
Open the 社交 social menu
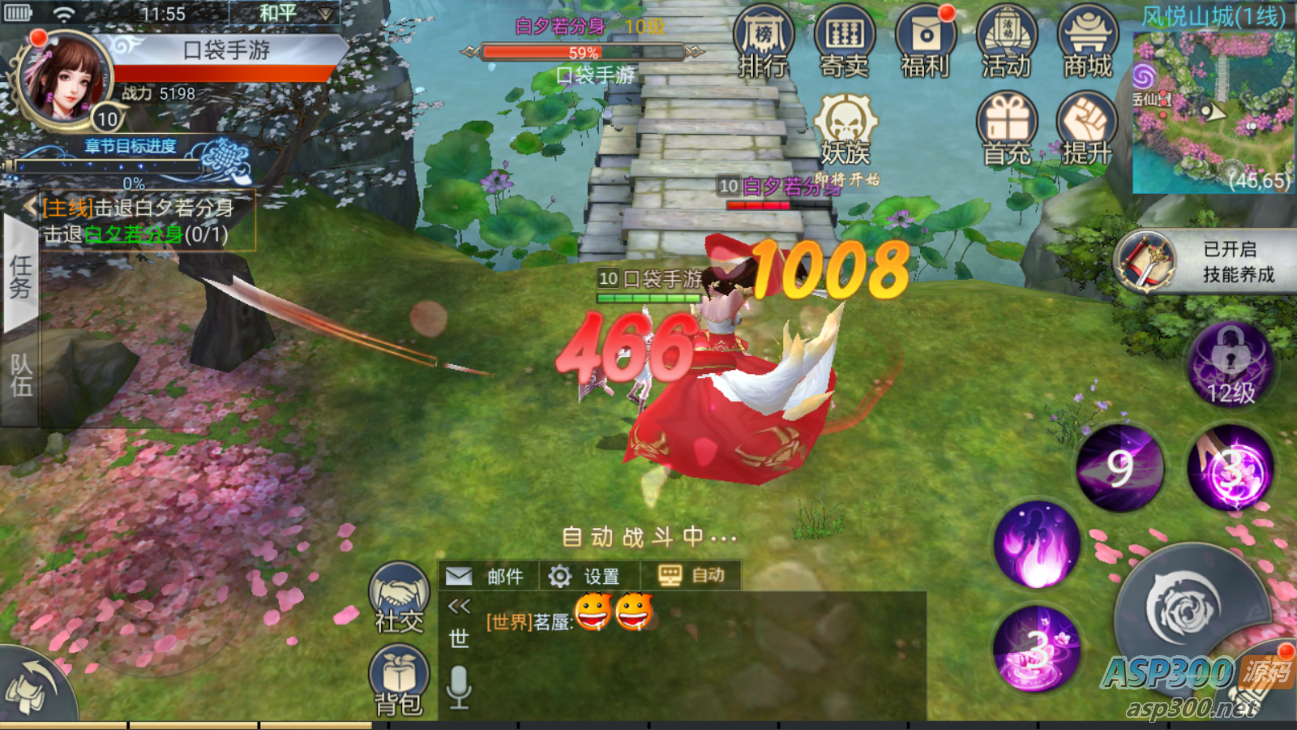(x=399, y=596)
